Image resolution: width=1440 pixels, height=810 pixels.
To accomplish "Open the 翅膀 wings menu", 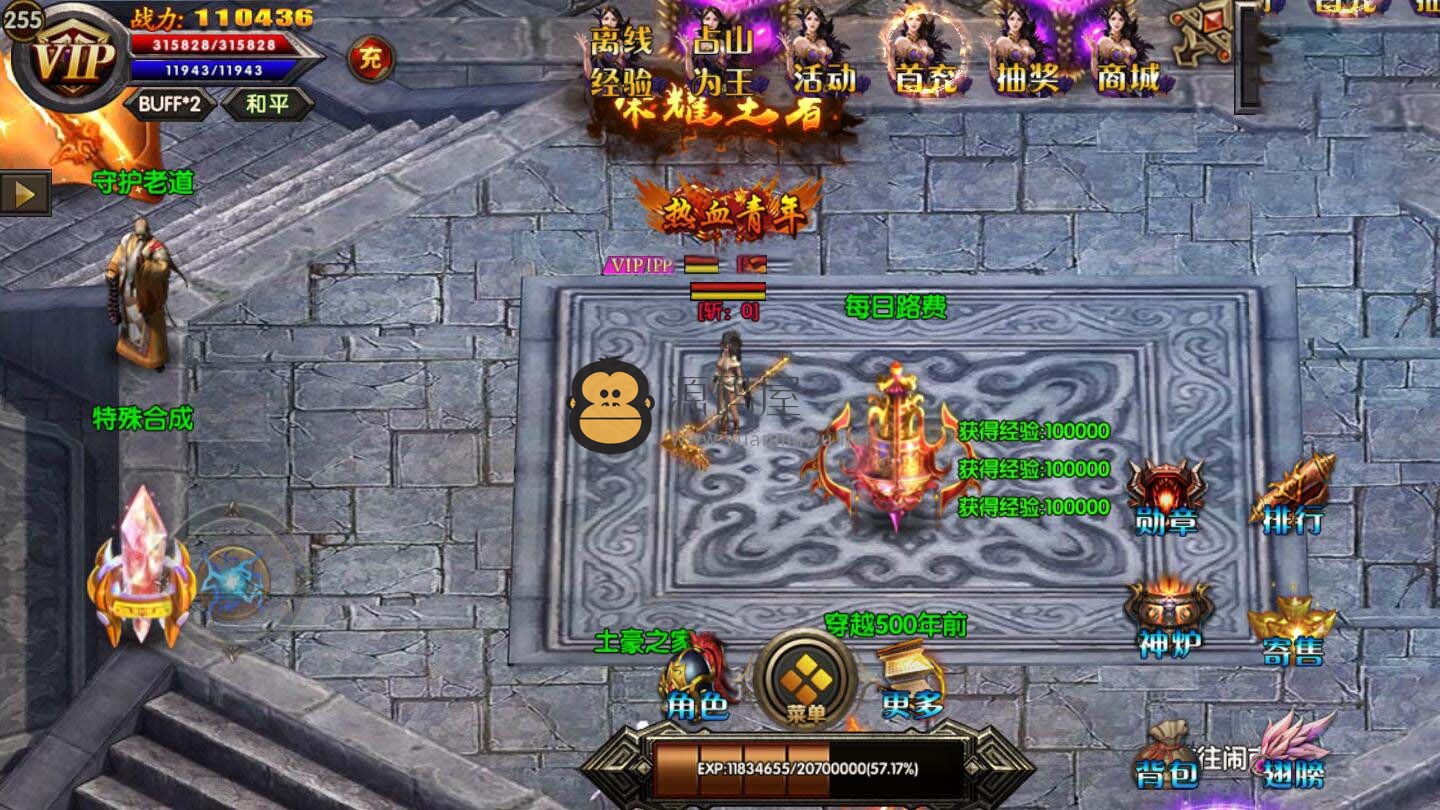I will tap(1294, 752).
